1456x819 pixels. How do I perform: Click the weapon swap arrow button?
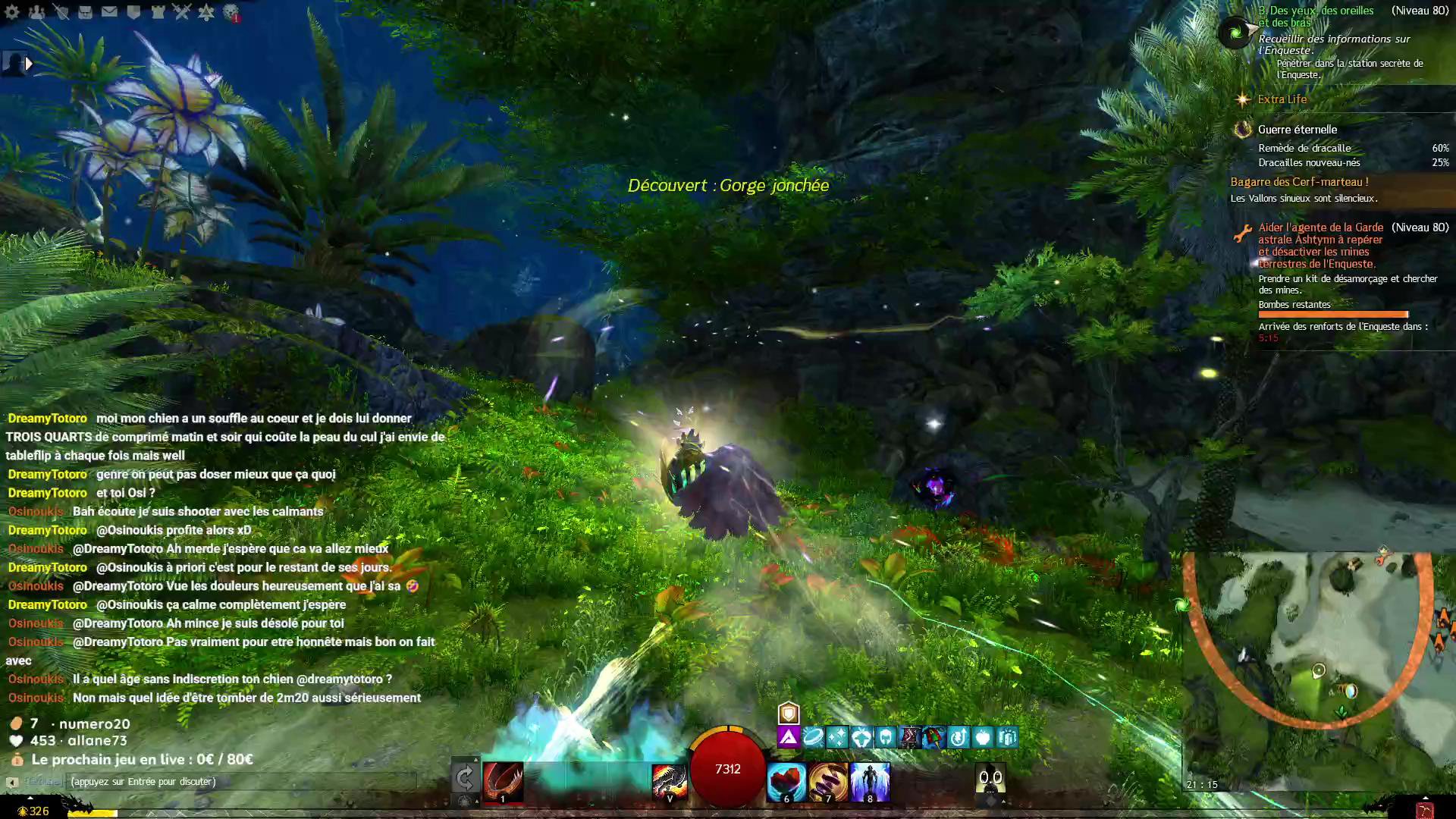click(x=464, y=777)
